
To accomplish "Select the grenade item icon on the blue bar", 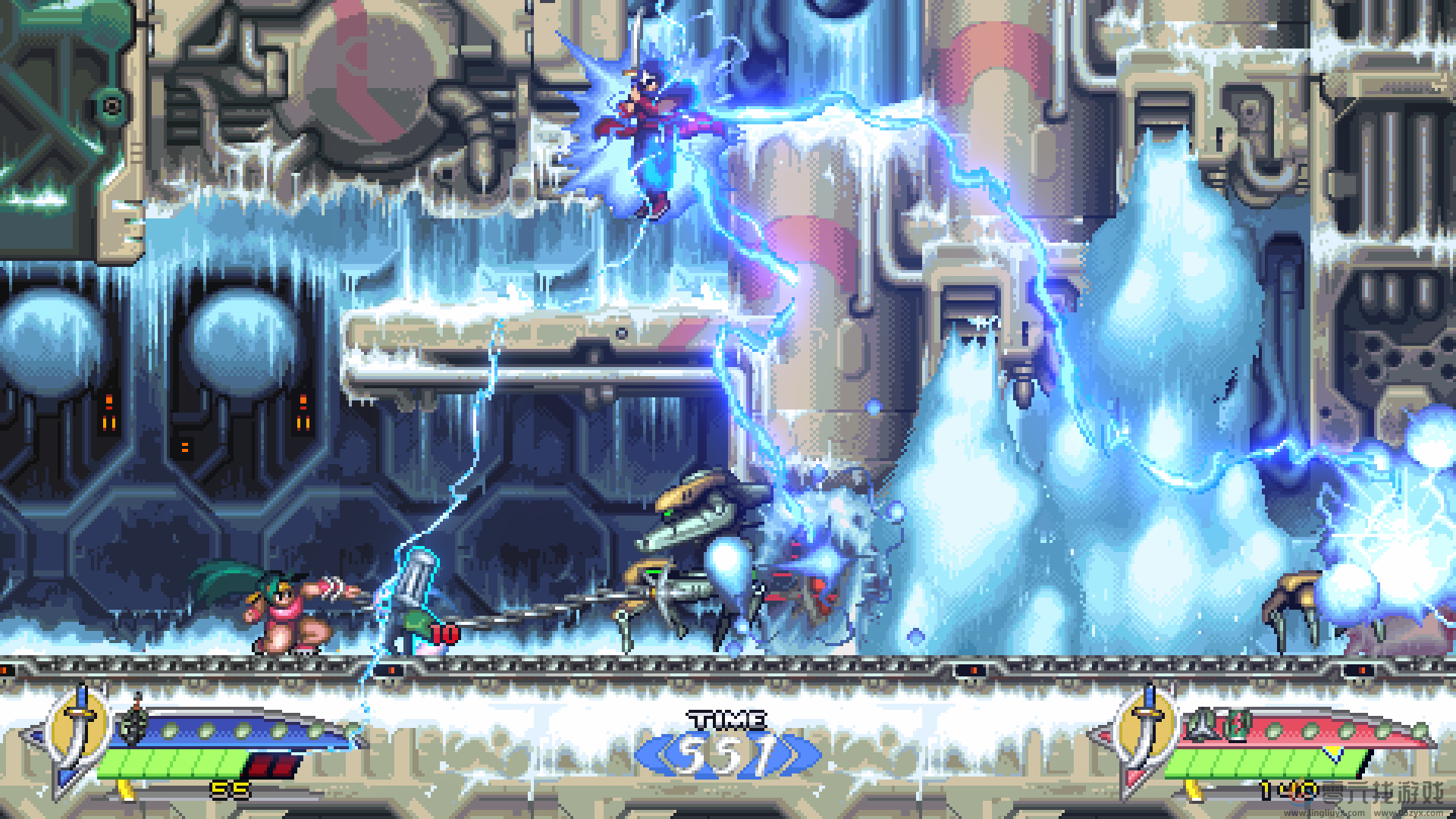I will pyautogui.click(x=134, y=726).
